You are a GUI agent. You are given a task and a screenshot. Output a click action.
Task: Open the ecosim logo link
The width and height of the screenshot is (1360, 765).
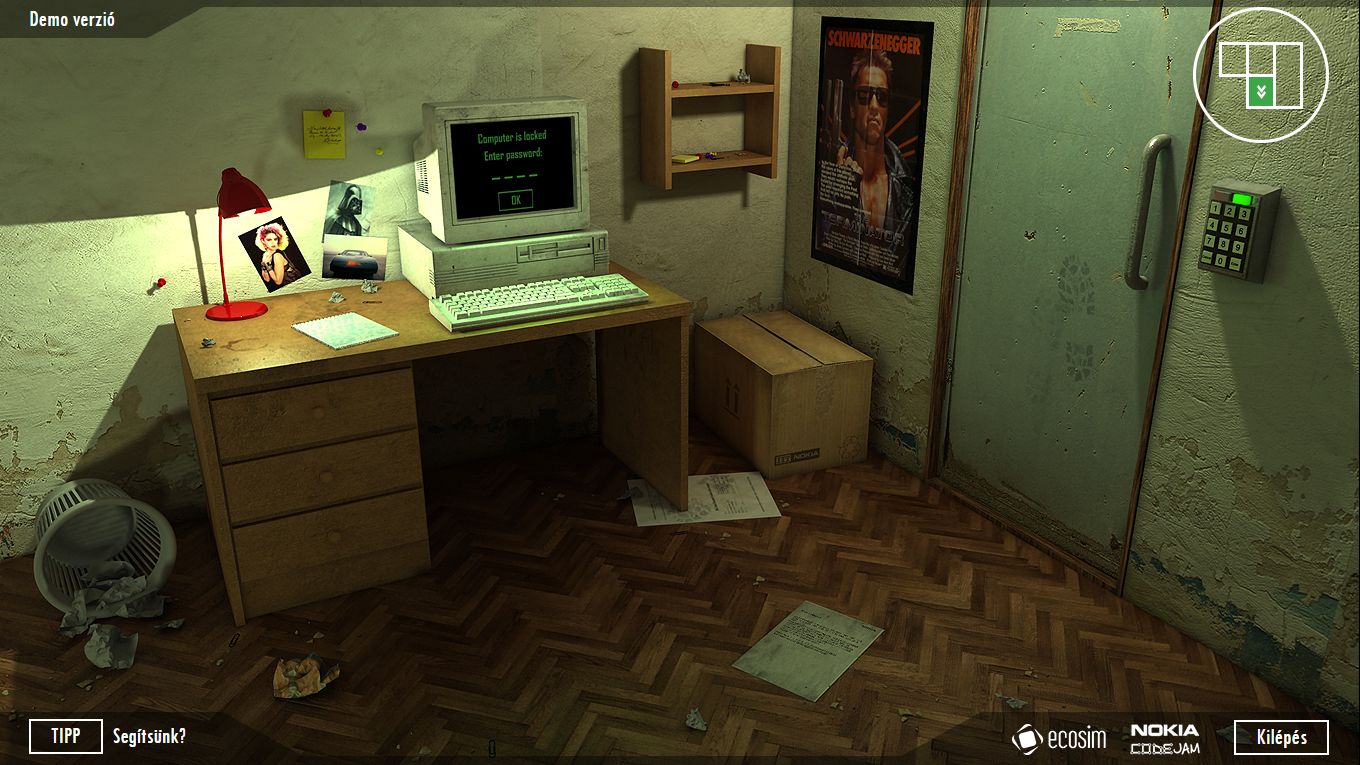[1059, 738]
